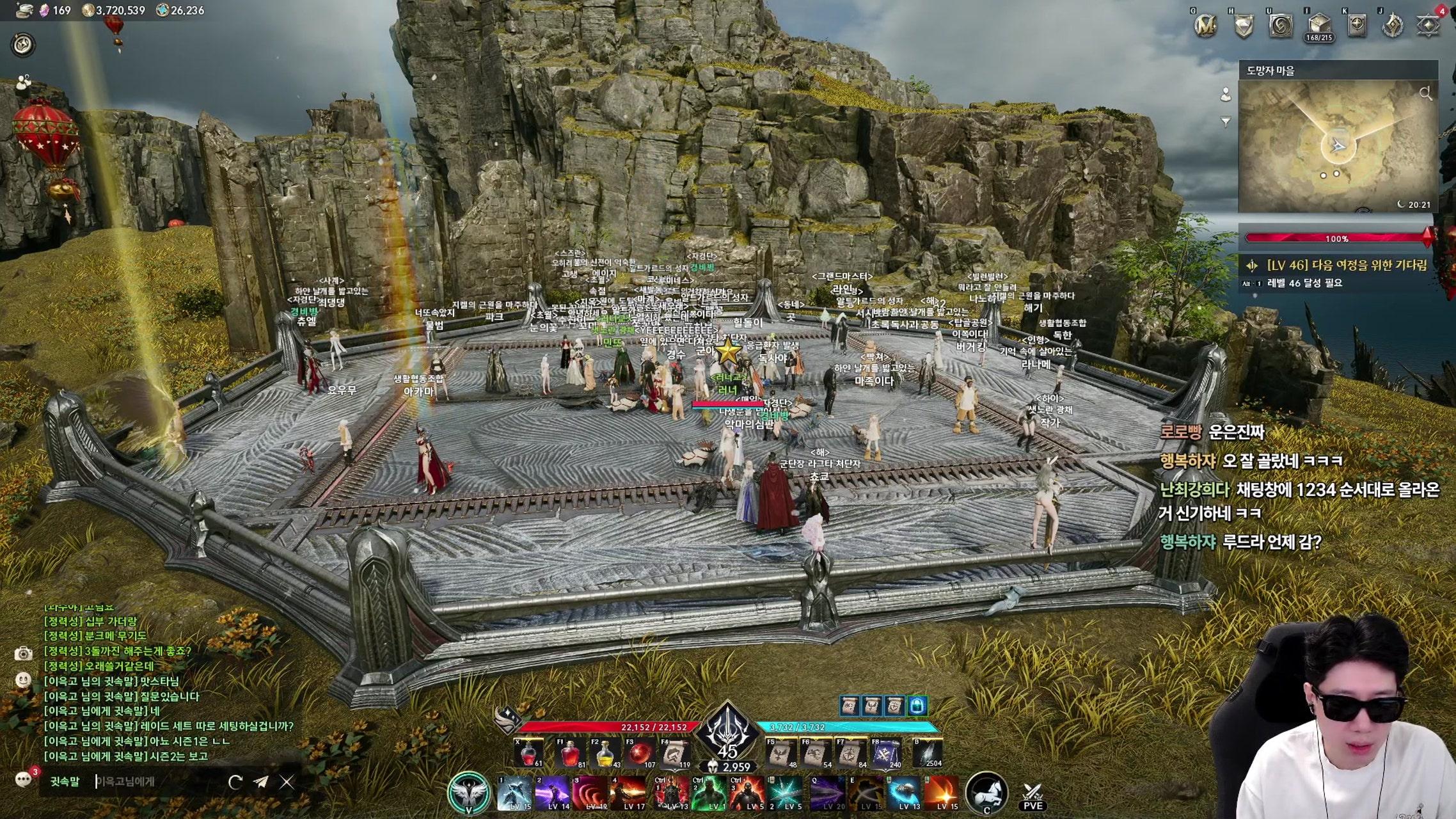Close the chat input with the X
Screen dimensions: 1456x819
[x=287, y=781]
